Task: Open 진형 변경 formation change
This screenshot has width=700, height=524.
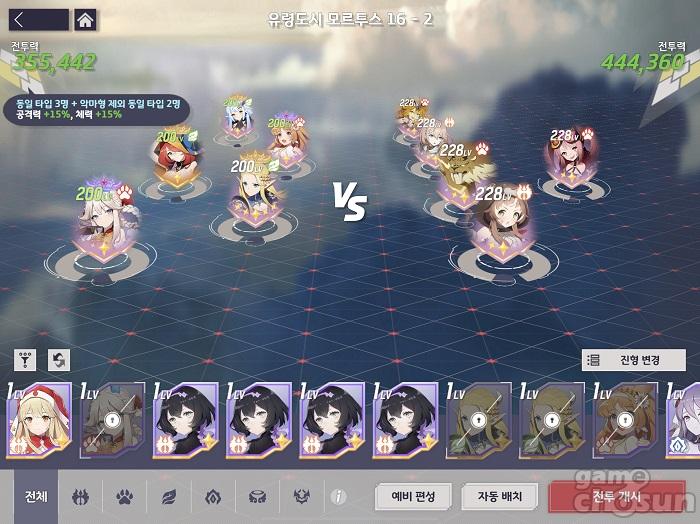Action: coord(633,360)
